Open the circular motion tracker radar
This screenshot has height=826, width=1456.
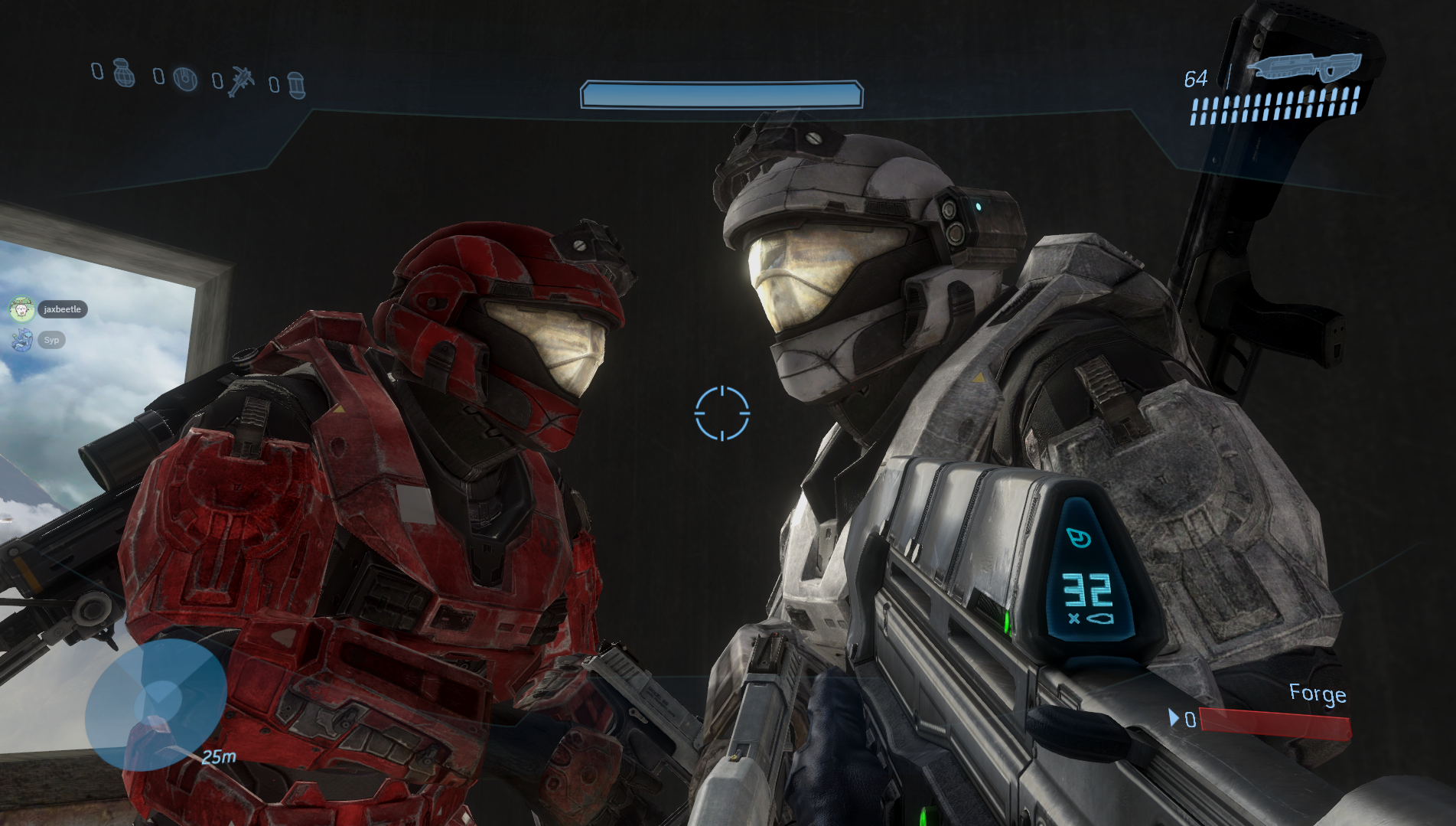155,705
